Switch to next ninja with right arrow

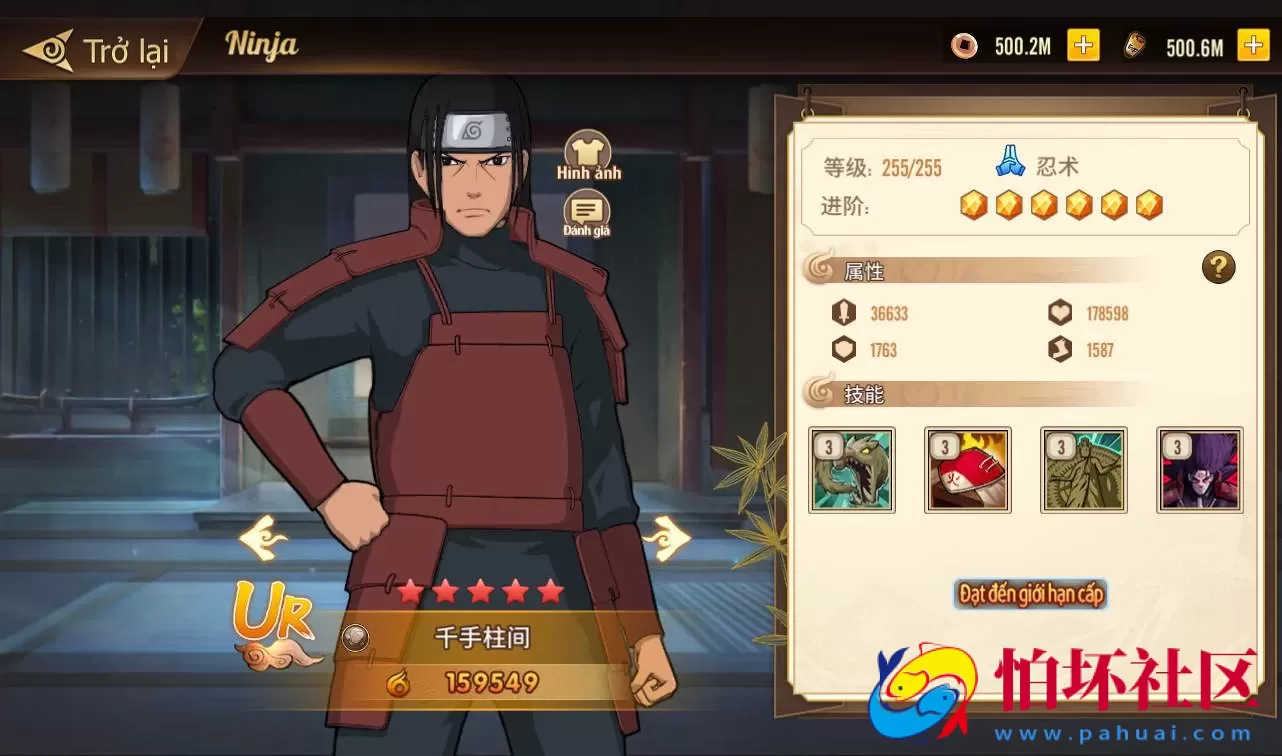[x=669, y=538]
